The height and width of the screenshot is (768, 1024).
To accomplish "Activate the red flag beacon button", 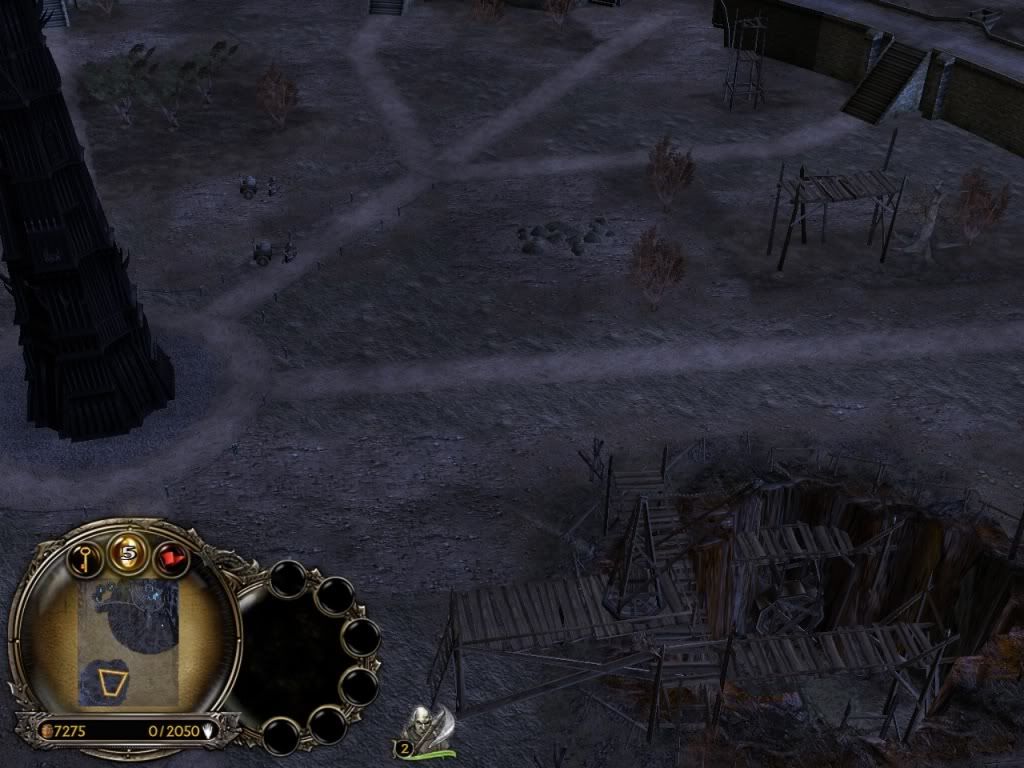I will (x=172, y=558).
